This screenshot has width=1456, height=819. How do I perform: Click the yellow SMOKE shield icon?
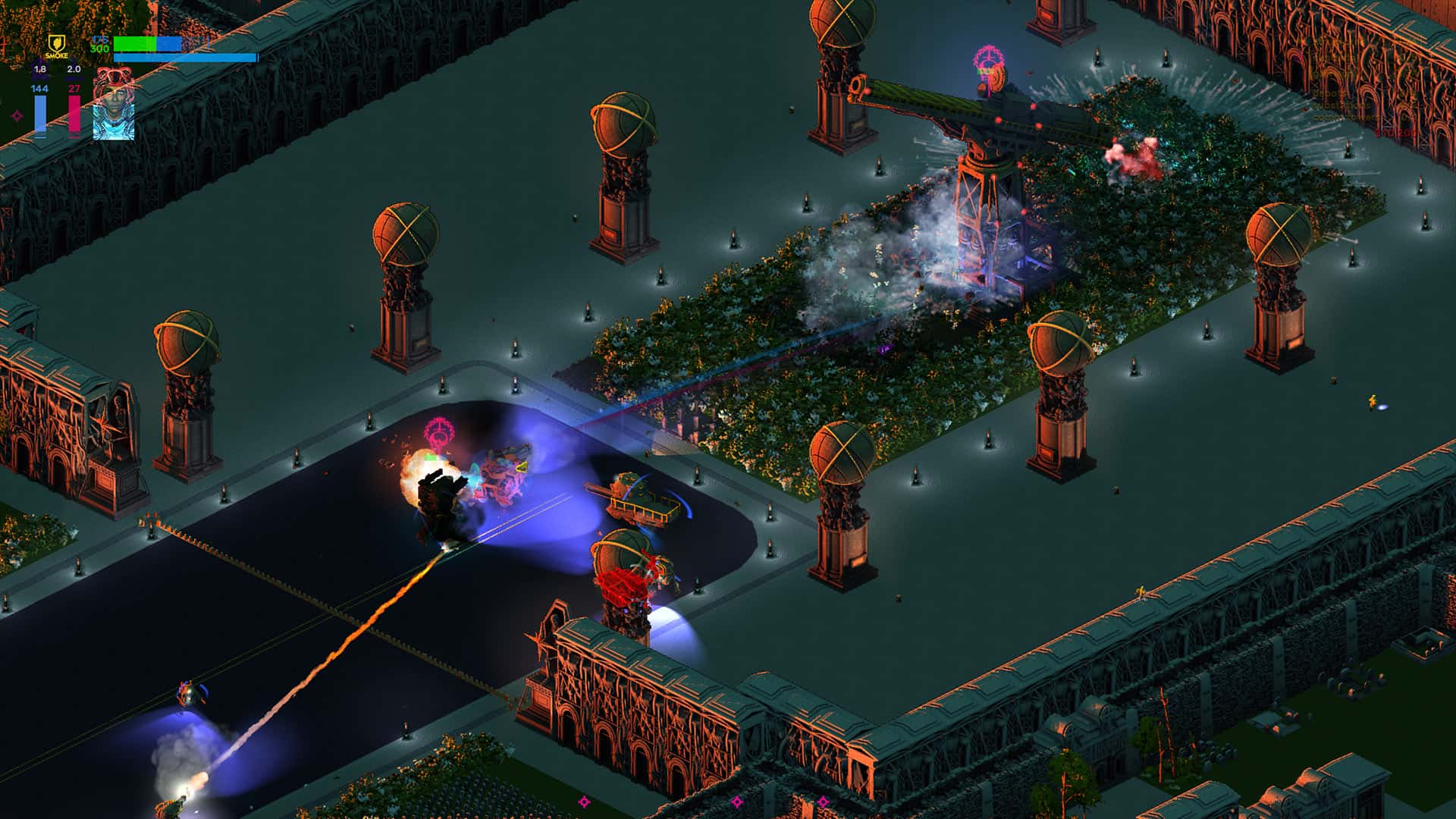click(x=57, y=44)
